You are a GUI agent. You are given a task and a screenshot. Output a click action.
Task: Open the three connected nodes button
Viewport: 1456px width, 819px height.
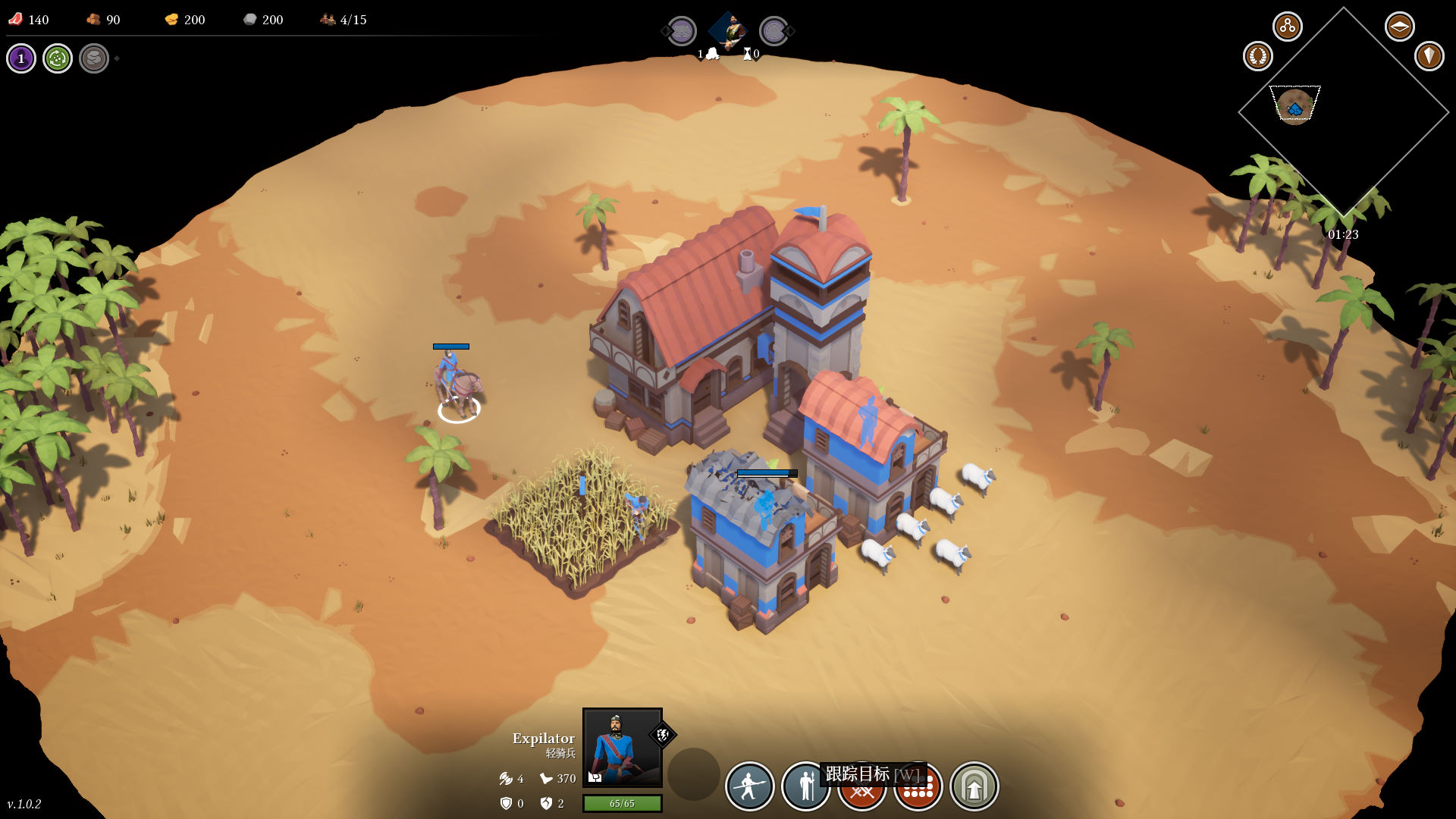[1287, 27]
